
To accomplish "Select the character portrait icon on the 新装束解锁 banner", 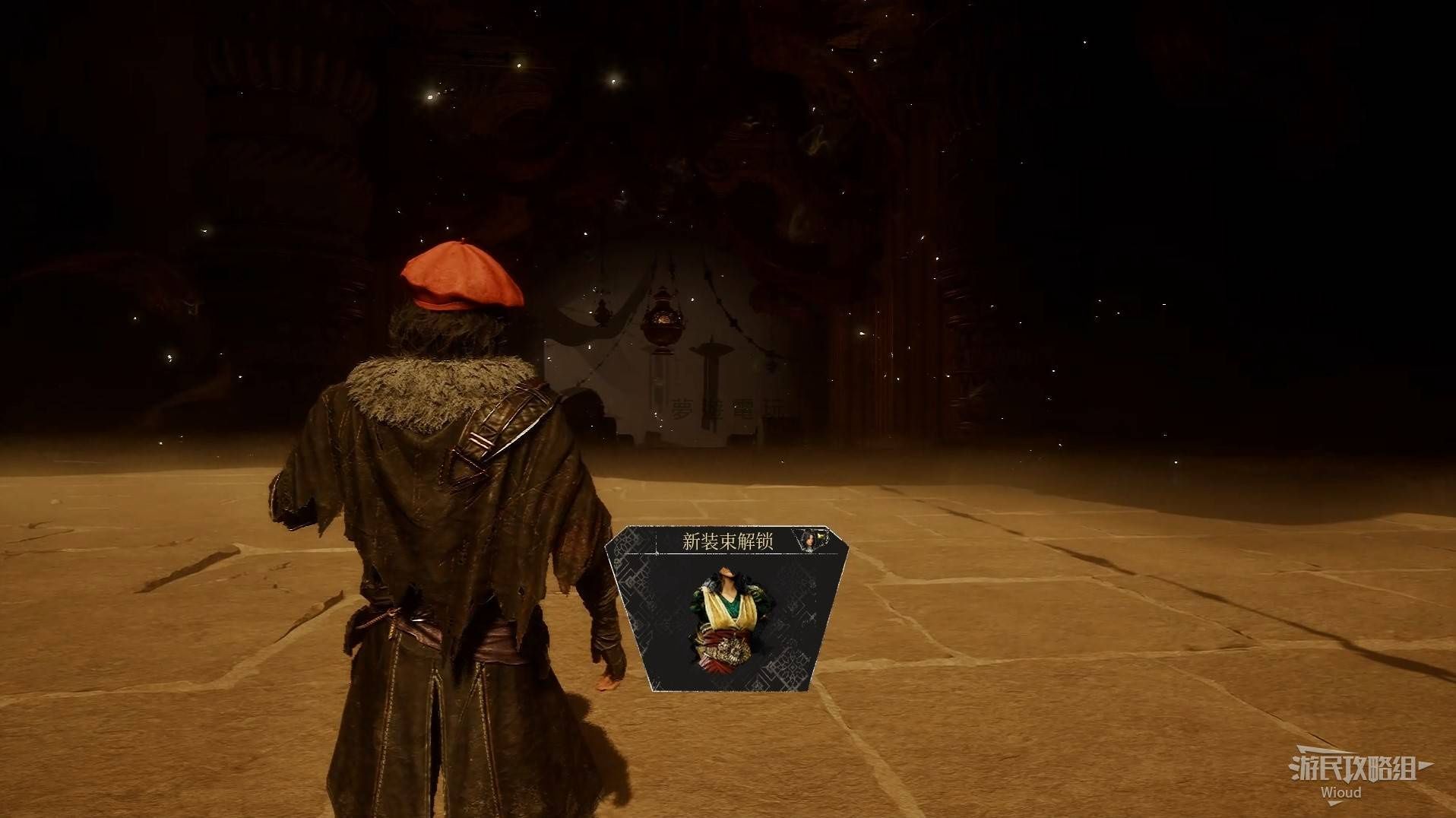I will click(x=810, y=540).
